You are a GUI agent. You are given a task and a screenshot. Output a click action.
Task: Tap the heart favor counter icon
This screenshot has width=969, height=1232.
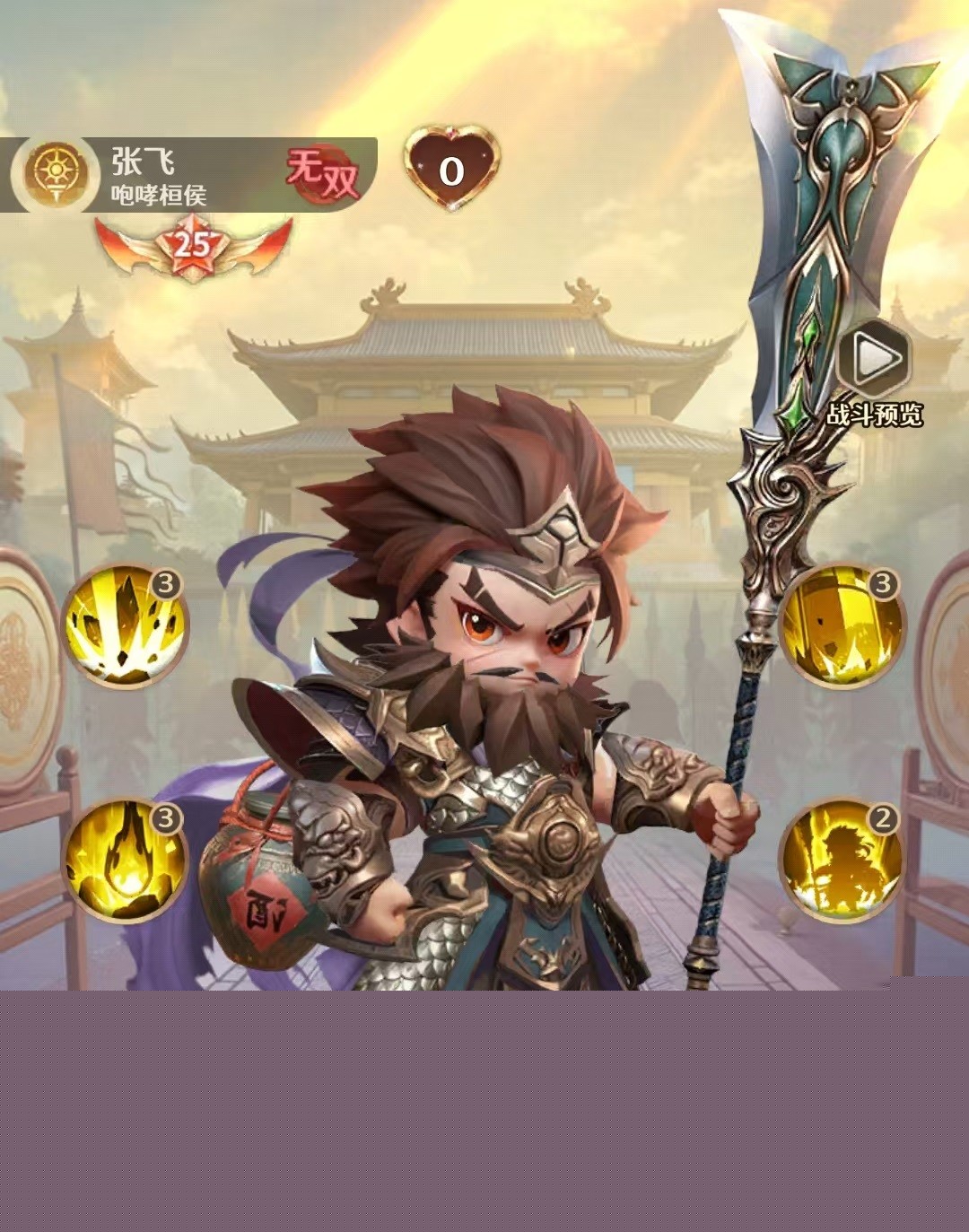pos(451,170)
